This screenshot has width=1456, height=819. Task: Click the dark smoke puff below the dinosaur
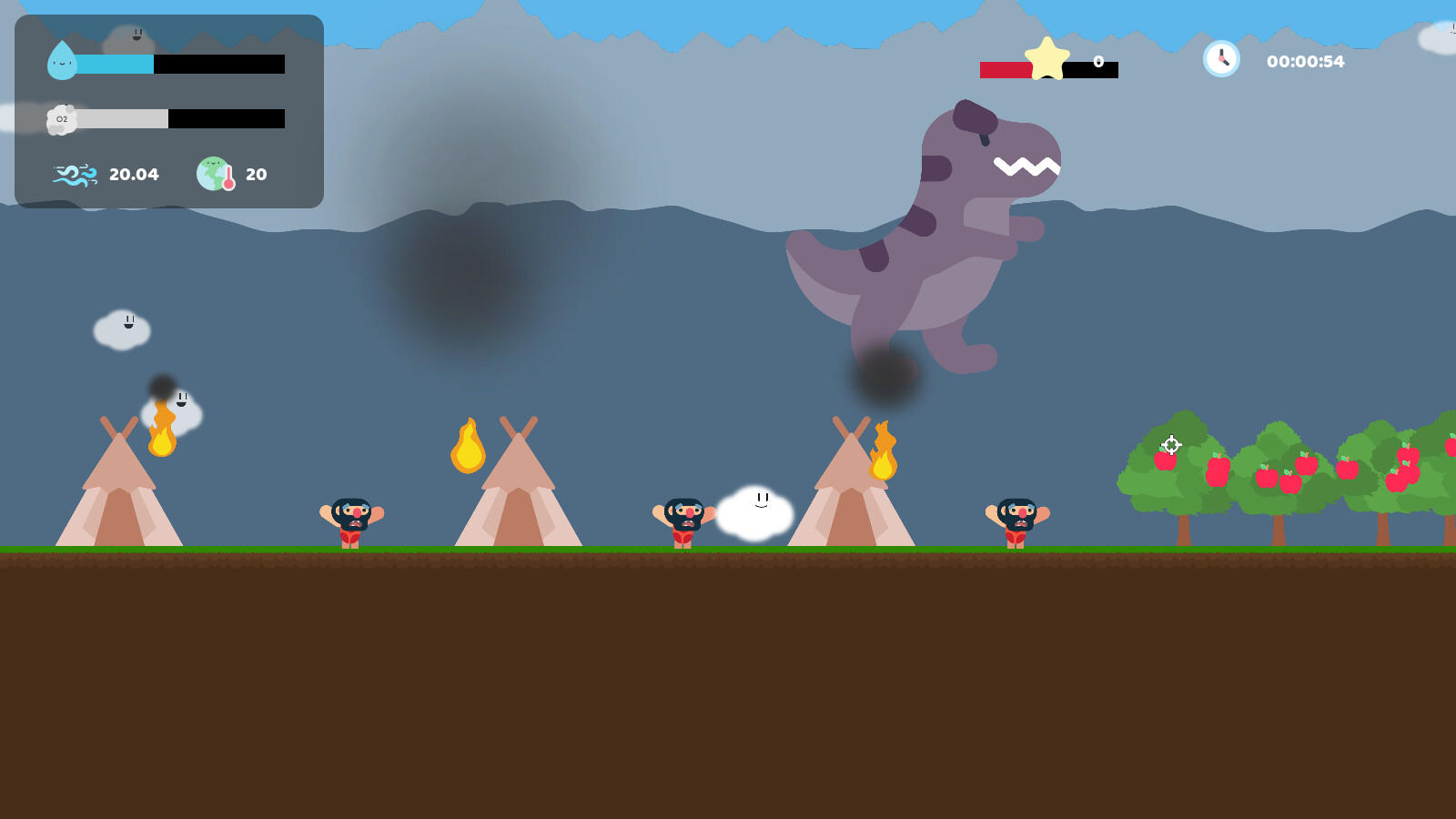[884, 375]
